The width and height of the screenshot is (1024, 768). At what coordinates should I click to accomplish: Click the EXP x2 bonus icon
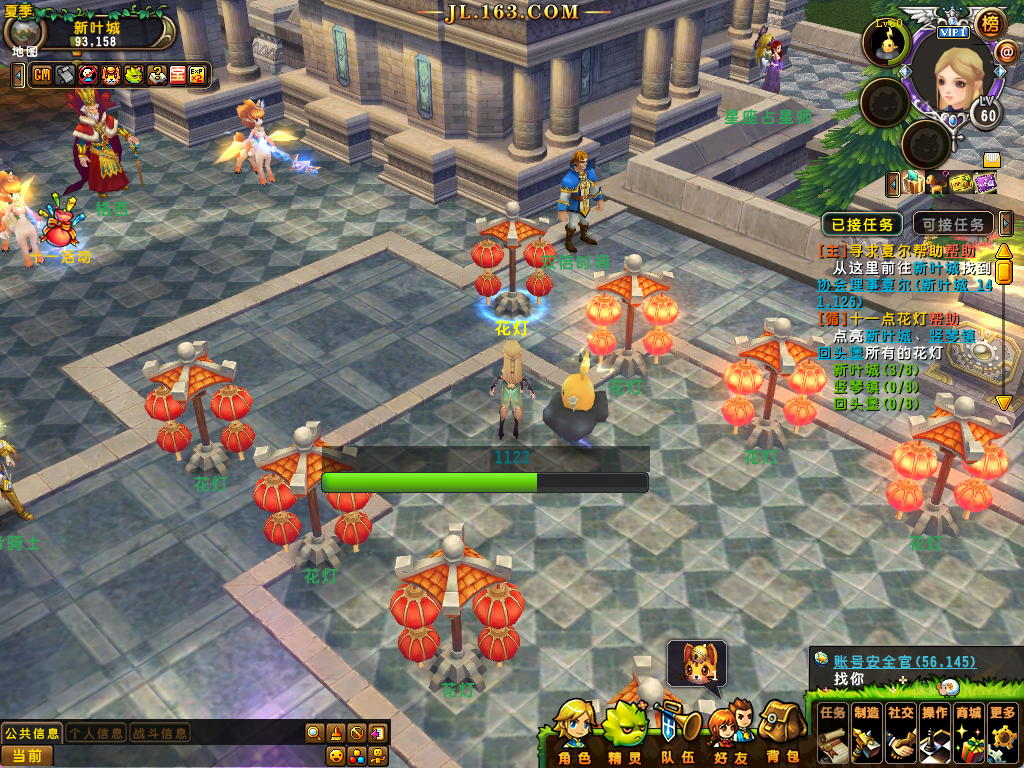(x=197, y=75)
